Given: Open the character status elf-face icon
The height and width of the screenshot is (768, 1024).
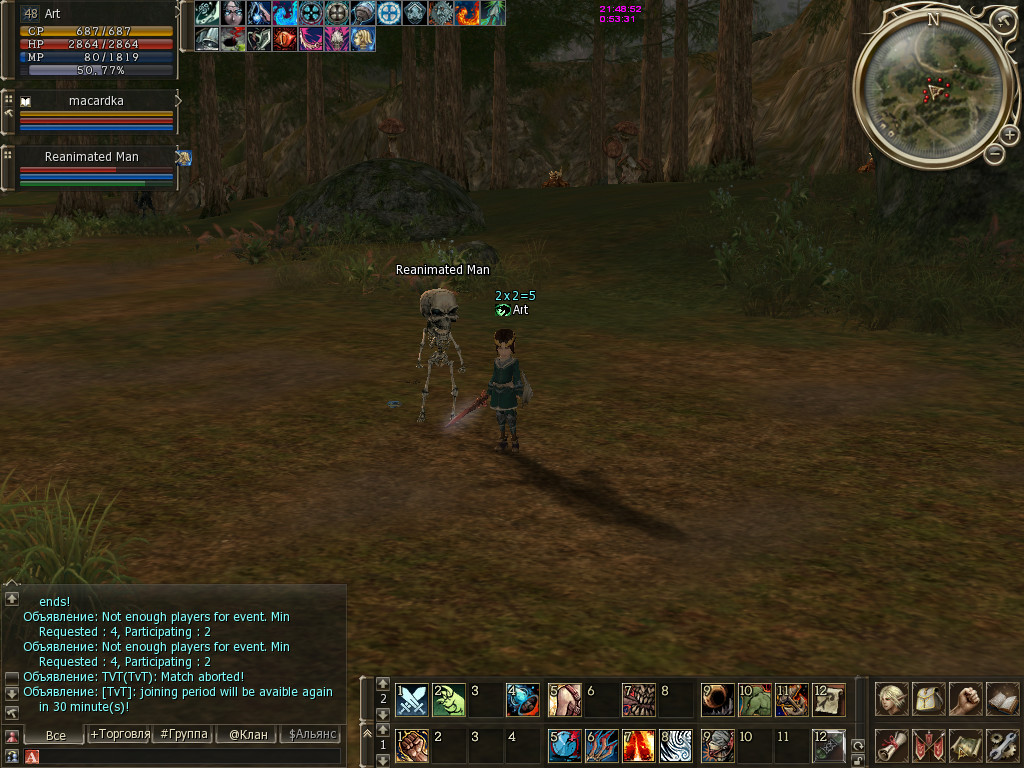Looking at the screenshot, I should (892, 698).
